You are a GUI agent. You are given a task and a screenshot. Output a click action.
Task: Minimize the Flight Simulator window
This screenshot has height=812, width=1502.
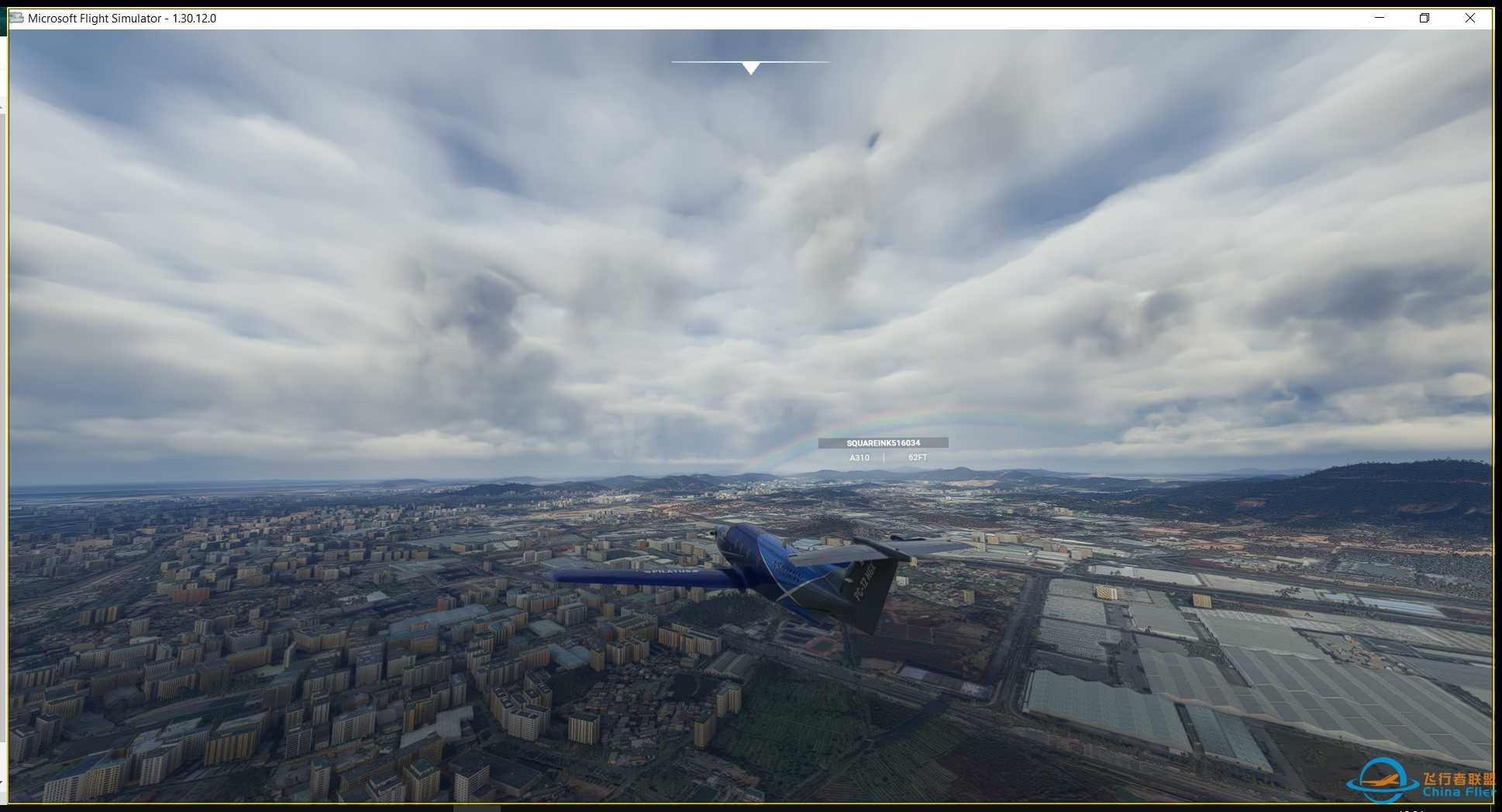click(1380, 18)
